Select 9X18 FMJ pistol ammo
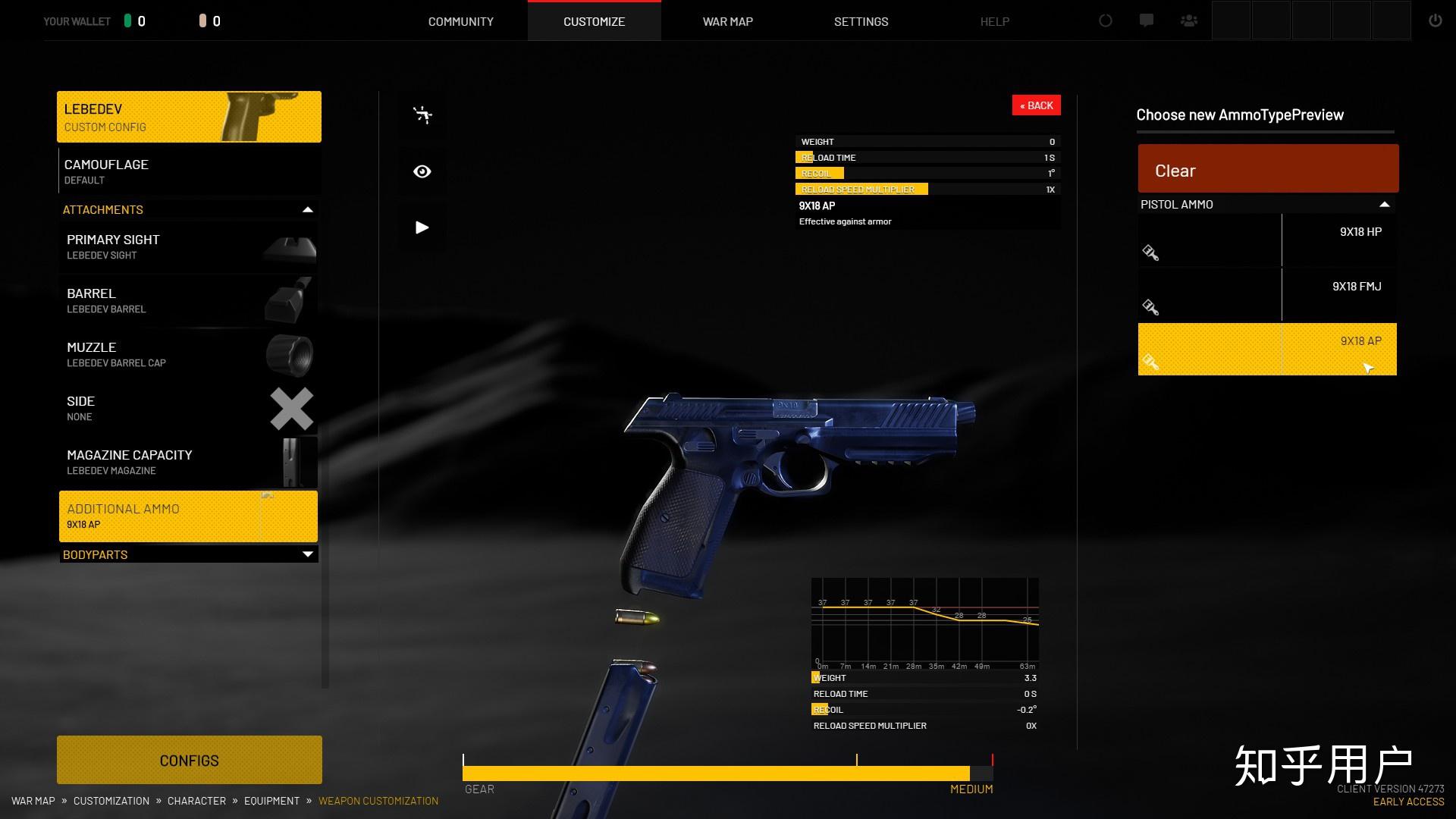This screenshot has height=819, width=1456. pos(1266,295)
